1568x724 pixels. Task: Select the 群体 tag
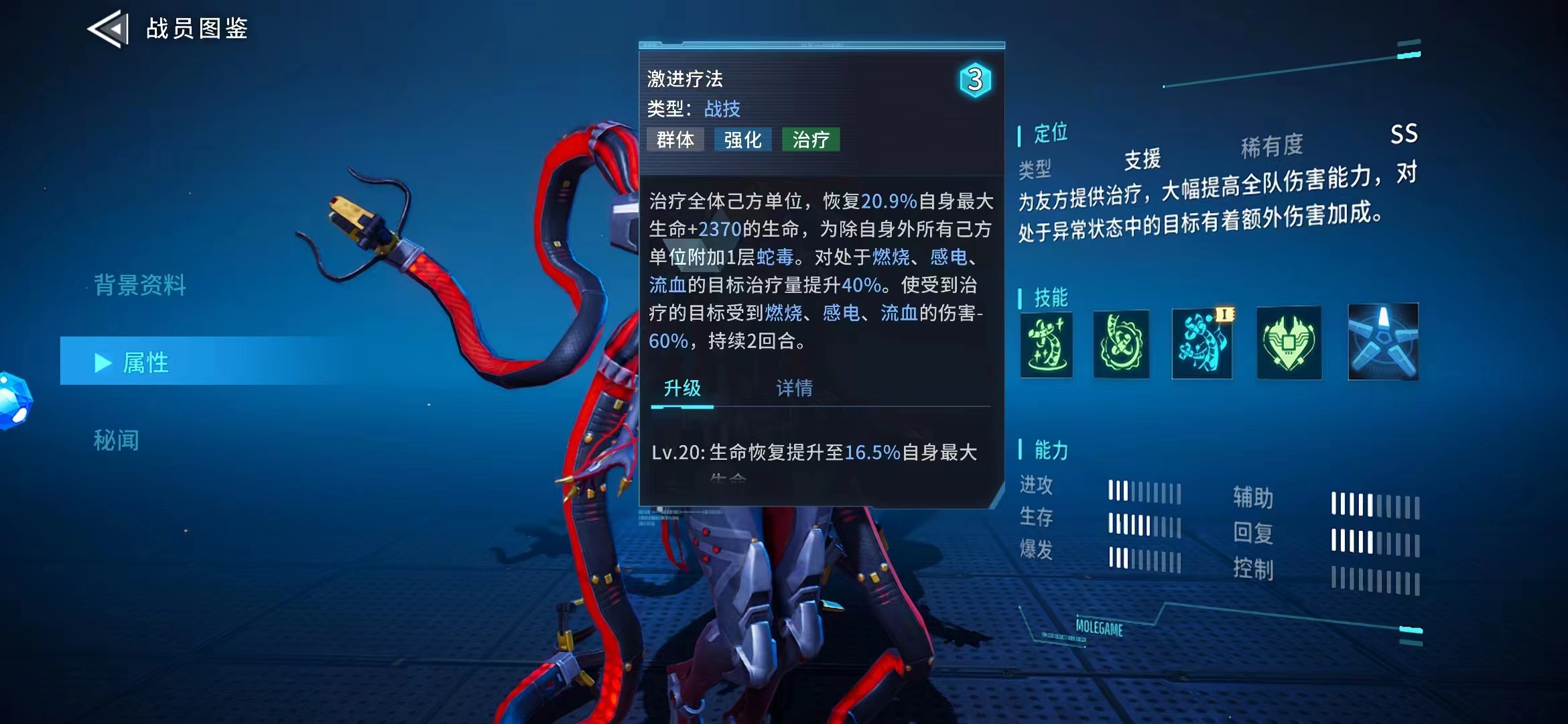click(x=675, y=139)
